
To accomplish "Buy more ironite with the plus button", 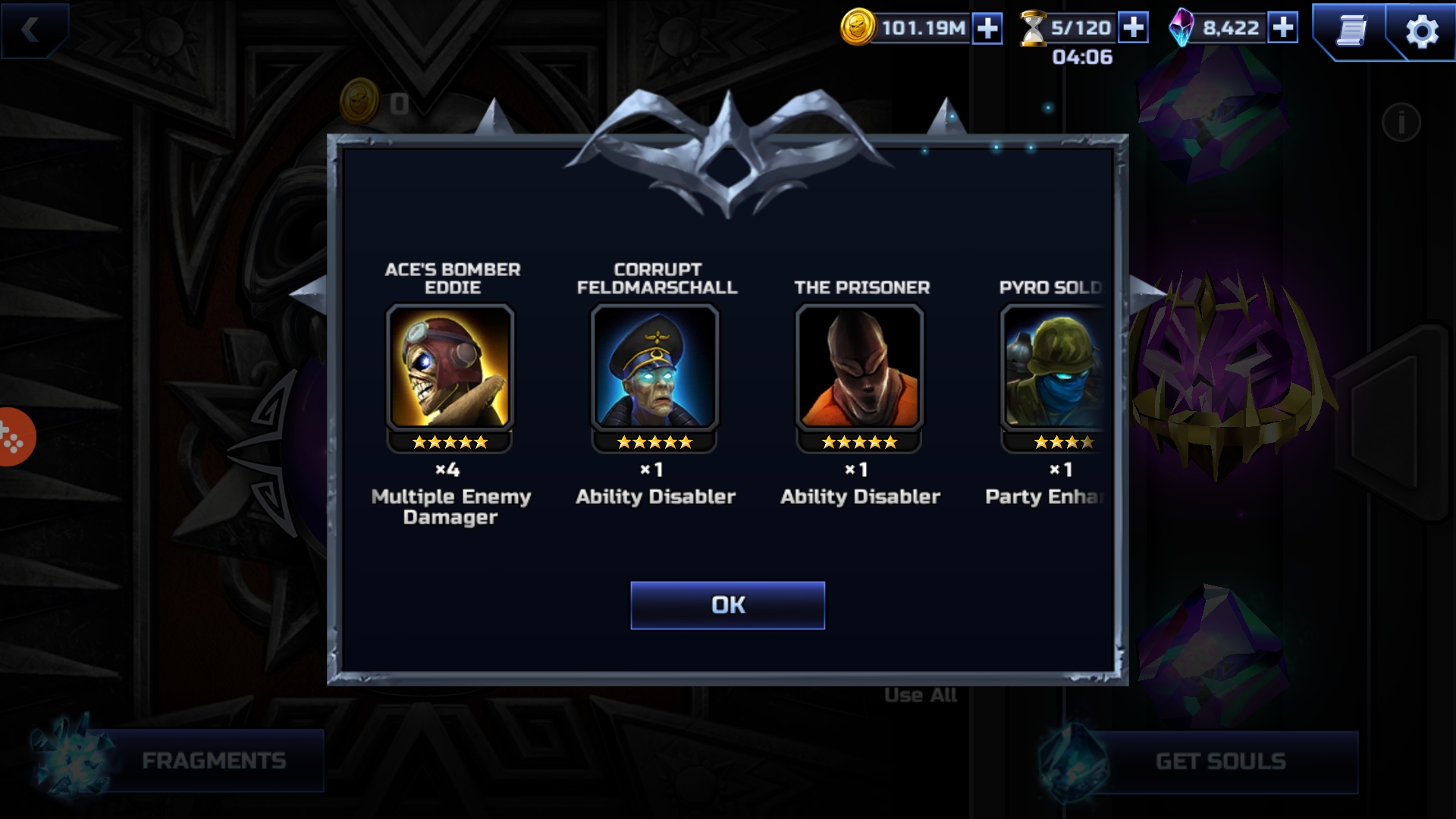I will 1283,28.
